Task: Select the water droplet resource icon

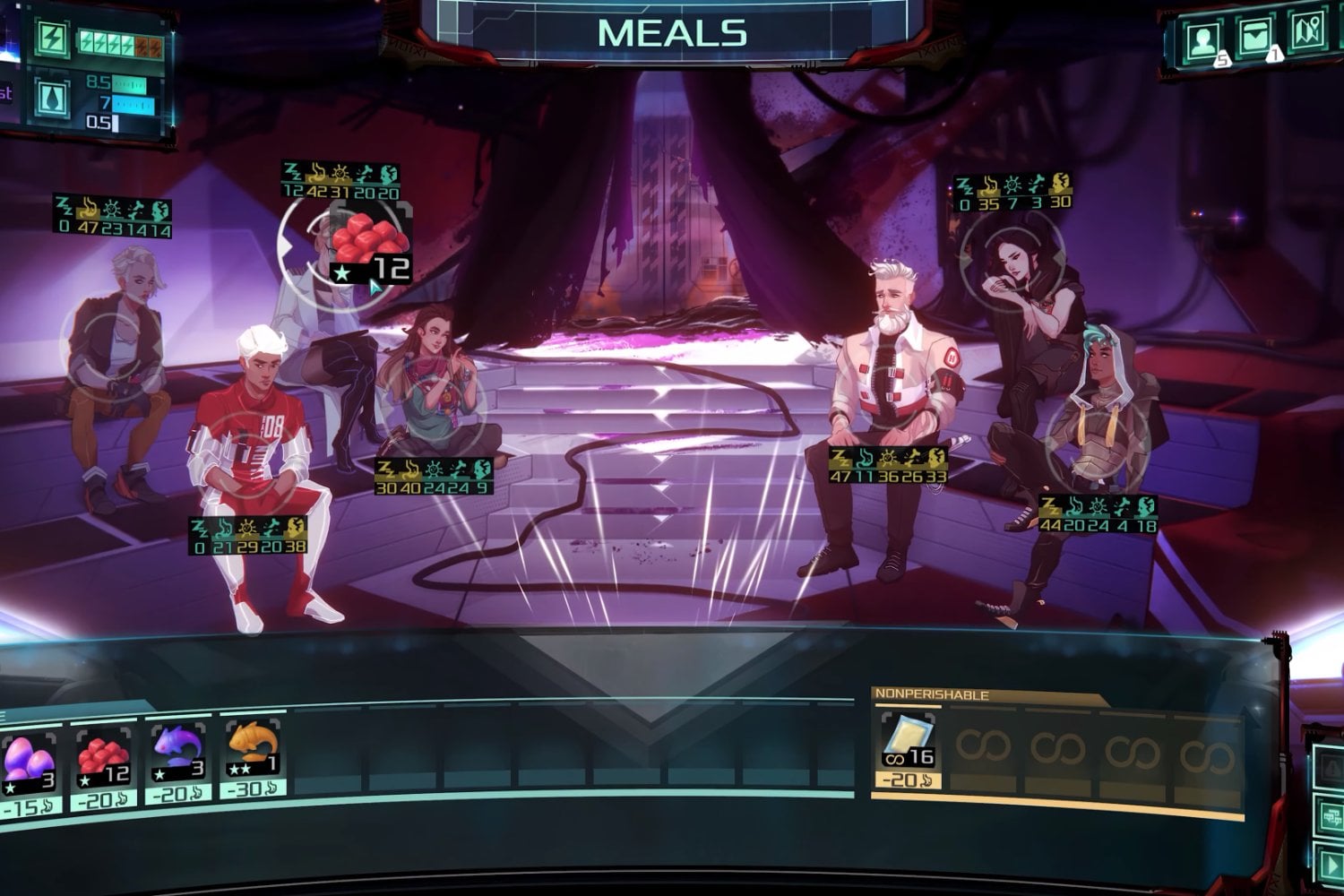Action: click(x=53, y=98)
